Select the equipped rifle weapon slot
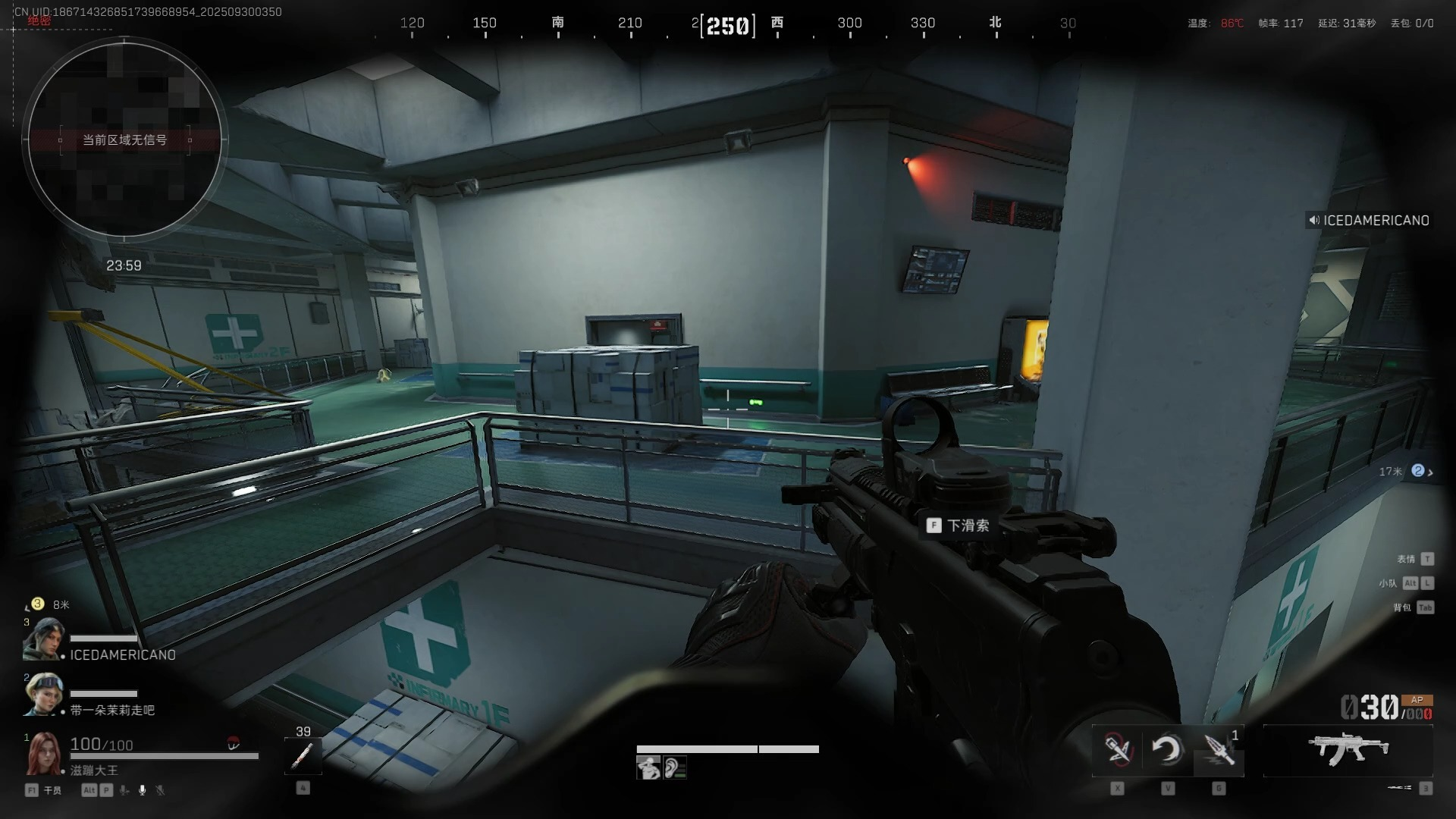This screenshot has width=1456, height=819. tap(1348, 748)
